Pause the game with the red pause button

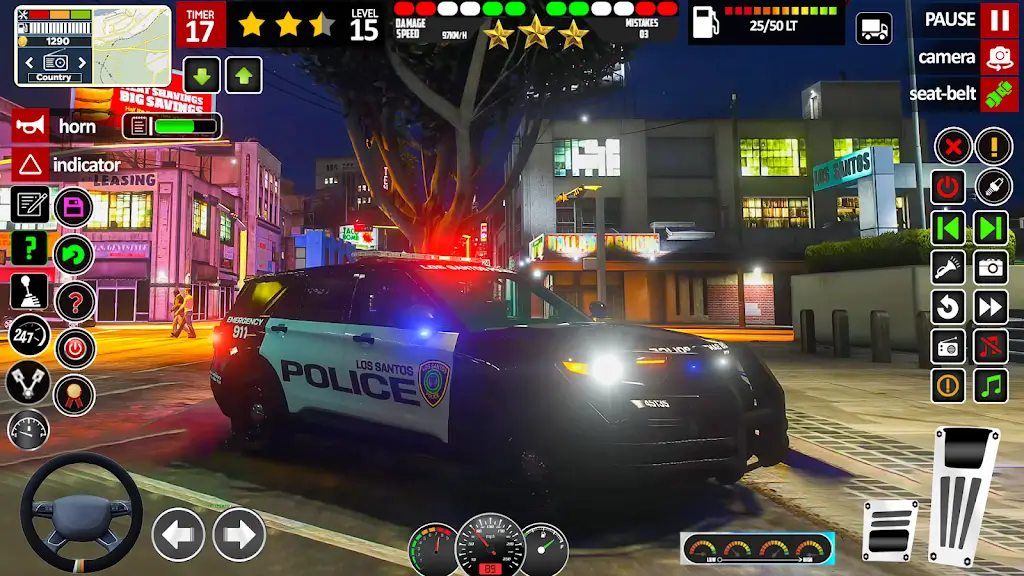pos(998,19)
